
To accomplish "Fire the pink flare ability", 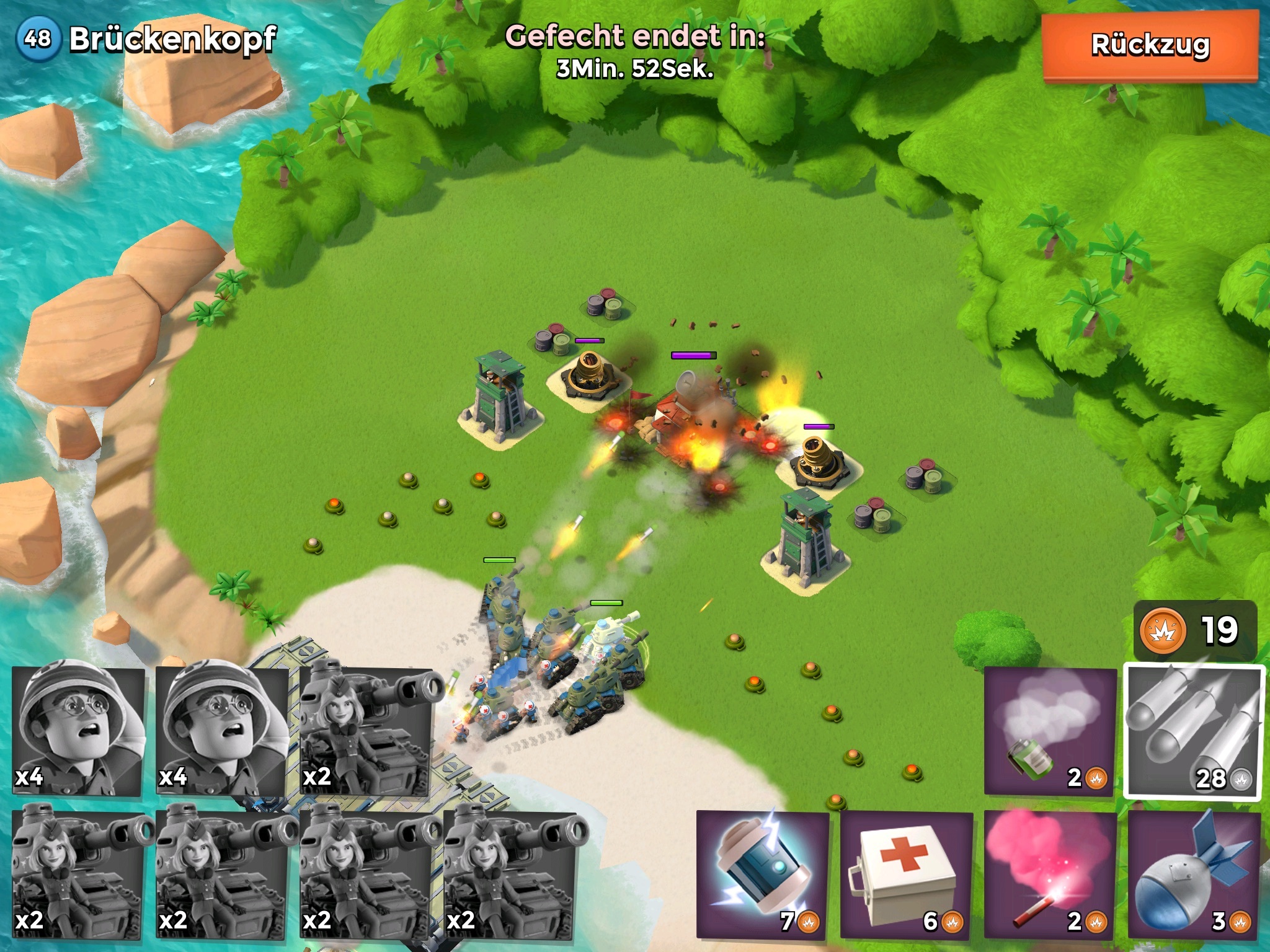I will [1050, 874].
